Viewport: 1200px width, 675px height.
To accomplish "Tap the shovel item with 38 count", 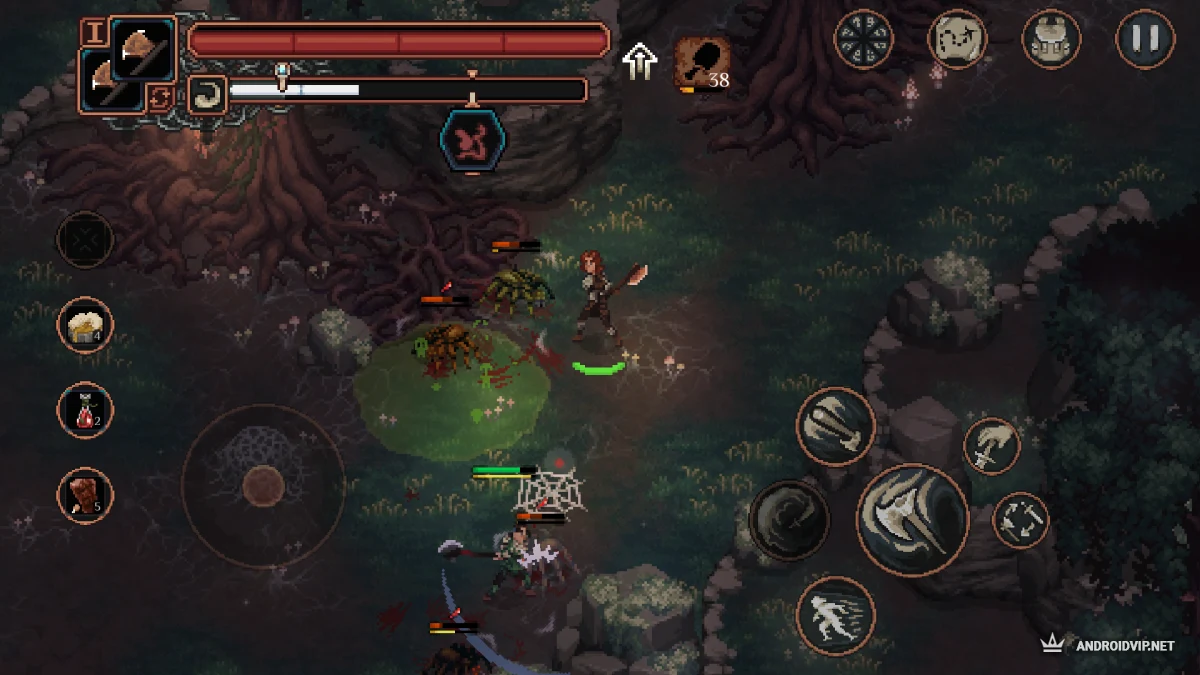I will [702, 63].
